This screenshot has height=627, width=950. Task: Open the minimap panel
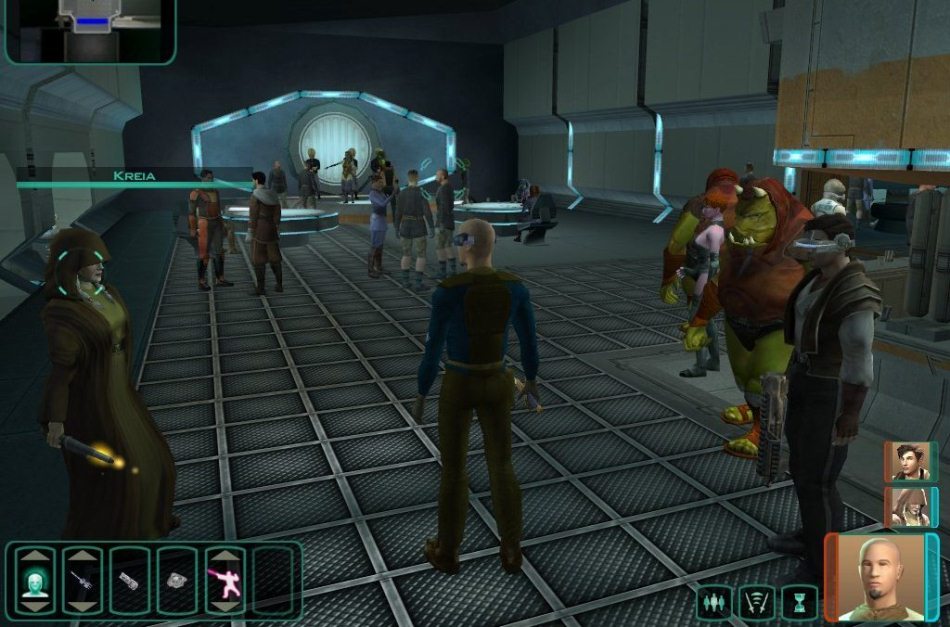(88, 30)
